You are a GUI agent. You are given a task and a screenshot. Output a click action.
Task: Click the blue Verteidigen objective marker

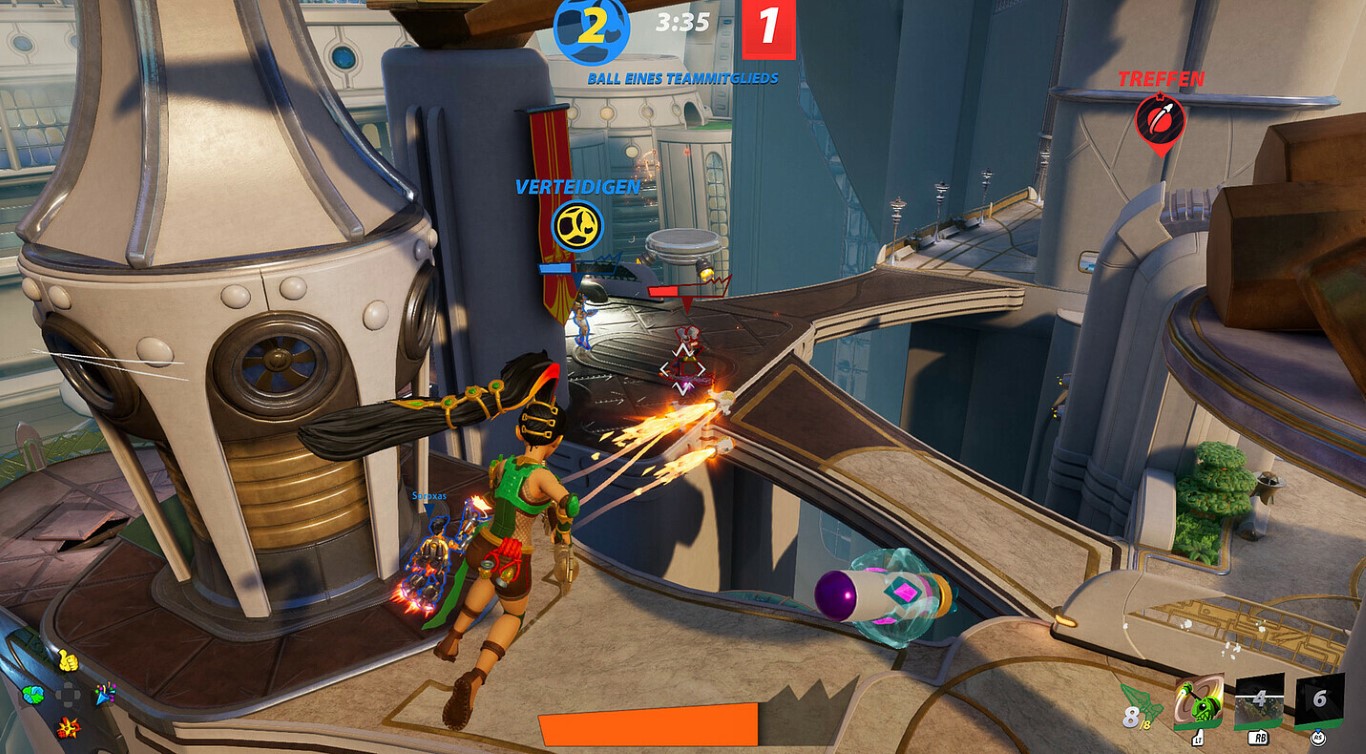pos(578,224)
